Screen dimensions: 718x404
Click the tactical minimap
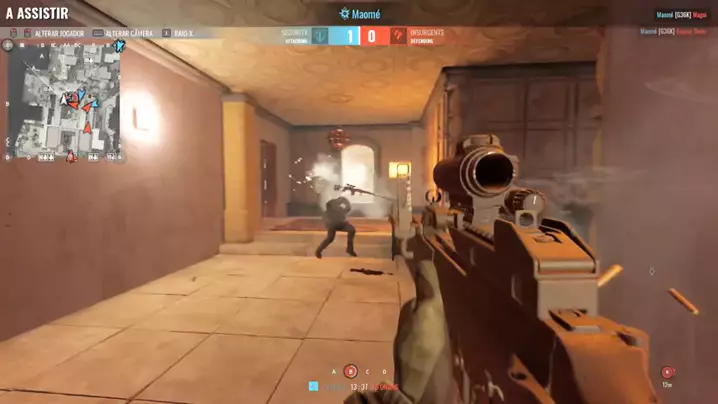[65, 101]
